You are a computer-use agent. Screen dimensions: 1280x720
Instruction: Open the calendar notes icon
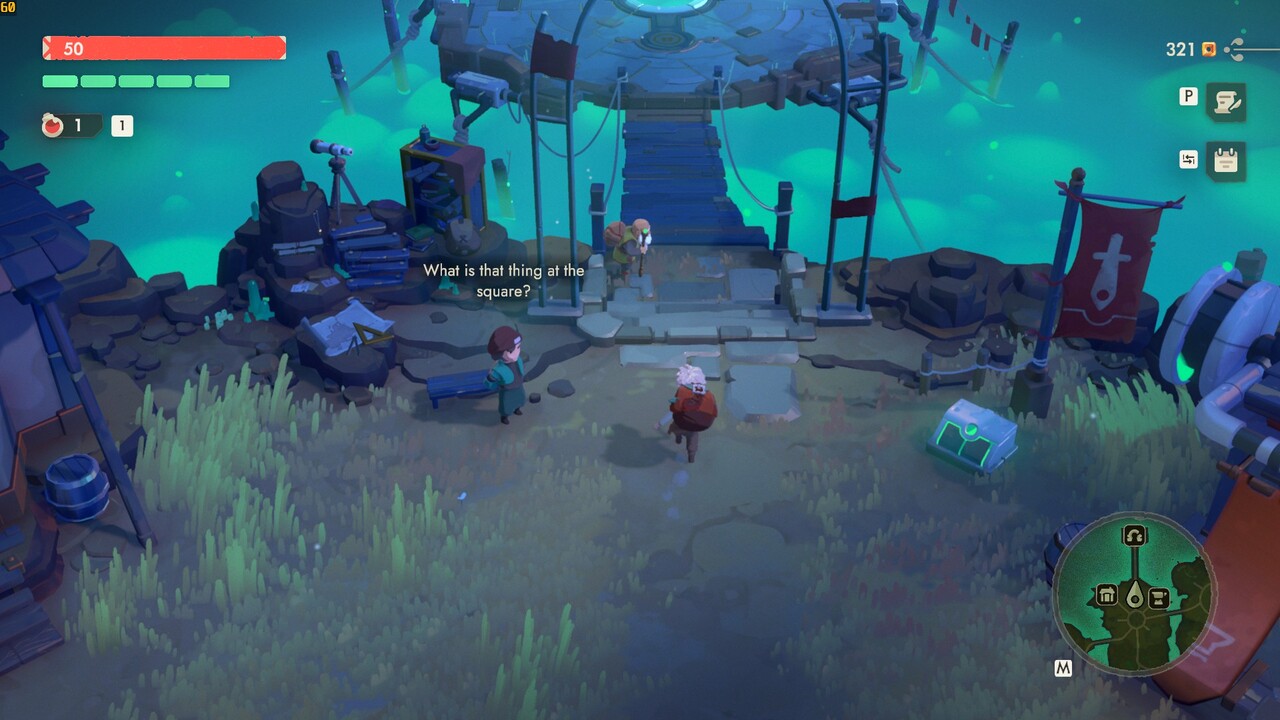coord(1226,160)
